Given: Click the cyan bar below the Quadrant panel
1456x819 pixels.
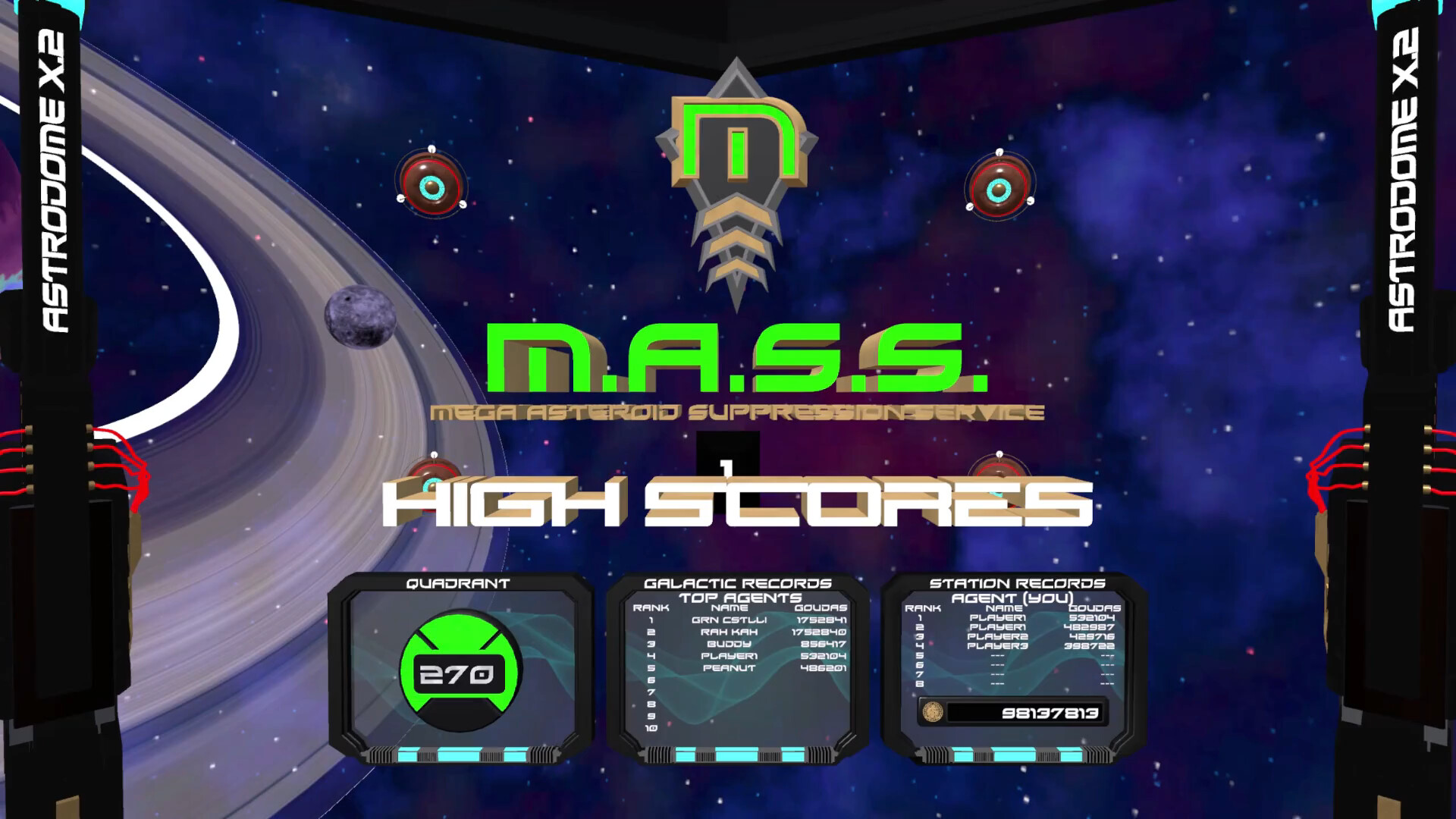Looking at the screenshot, I should [458, 755].
